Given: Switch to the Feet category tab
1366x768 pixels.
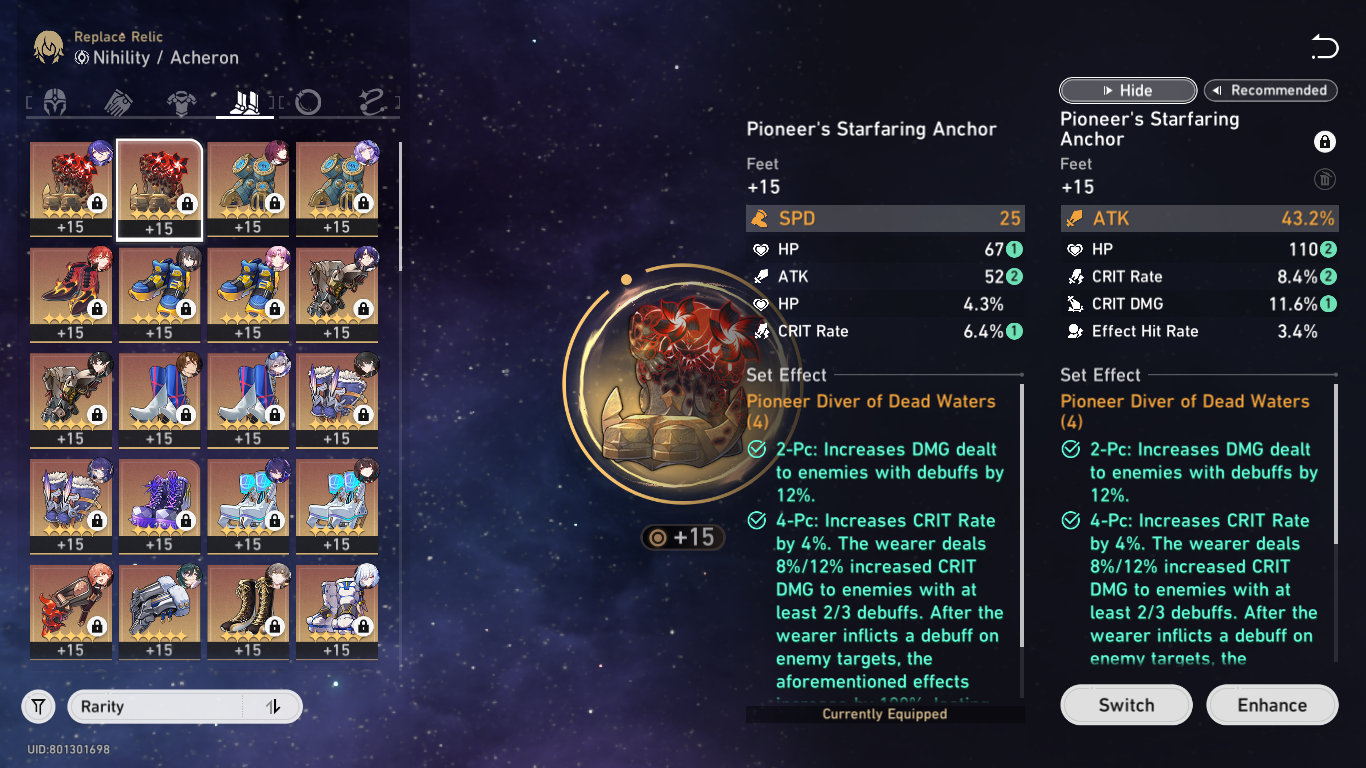Looking at the screenshot, I should pyautogui.click(x=246, y=102).
